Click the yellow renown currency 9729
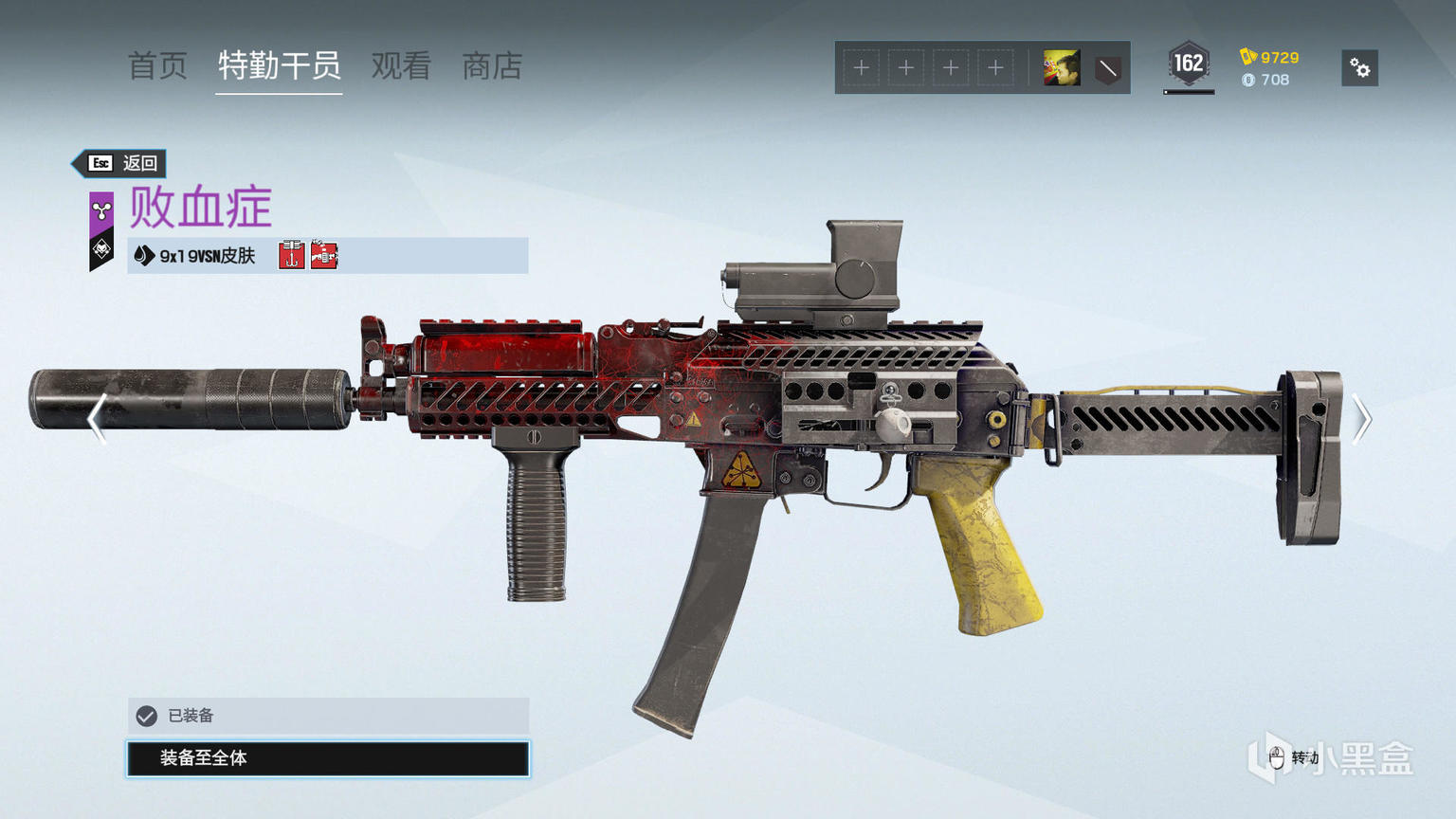Screen dimensions: 1456x819 pos(1270,57)
